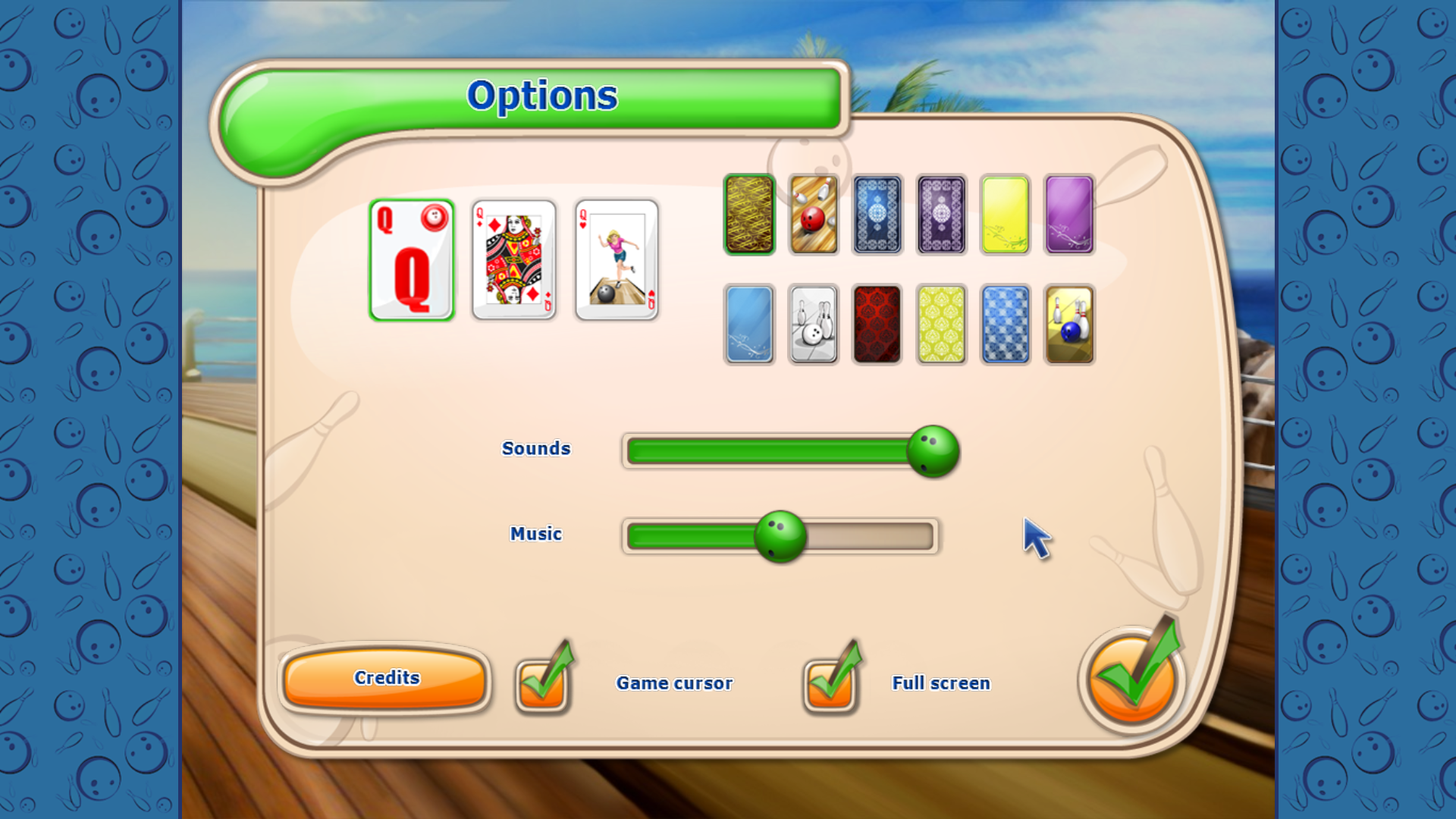The width and height of the screenshot is (1456, 819).
Task: Select the purple glossy card back
Action: click(1068, 213)
